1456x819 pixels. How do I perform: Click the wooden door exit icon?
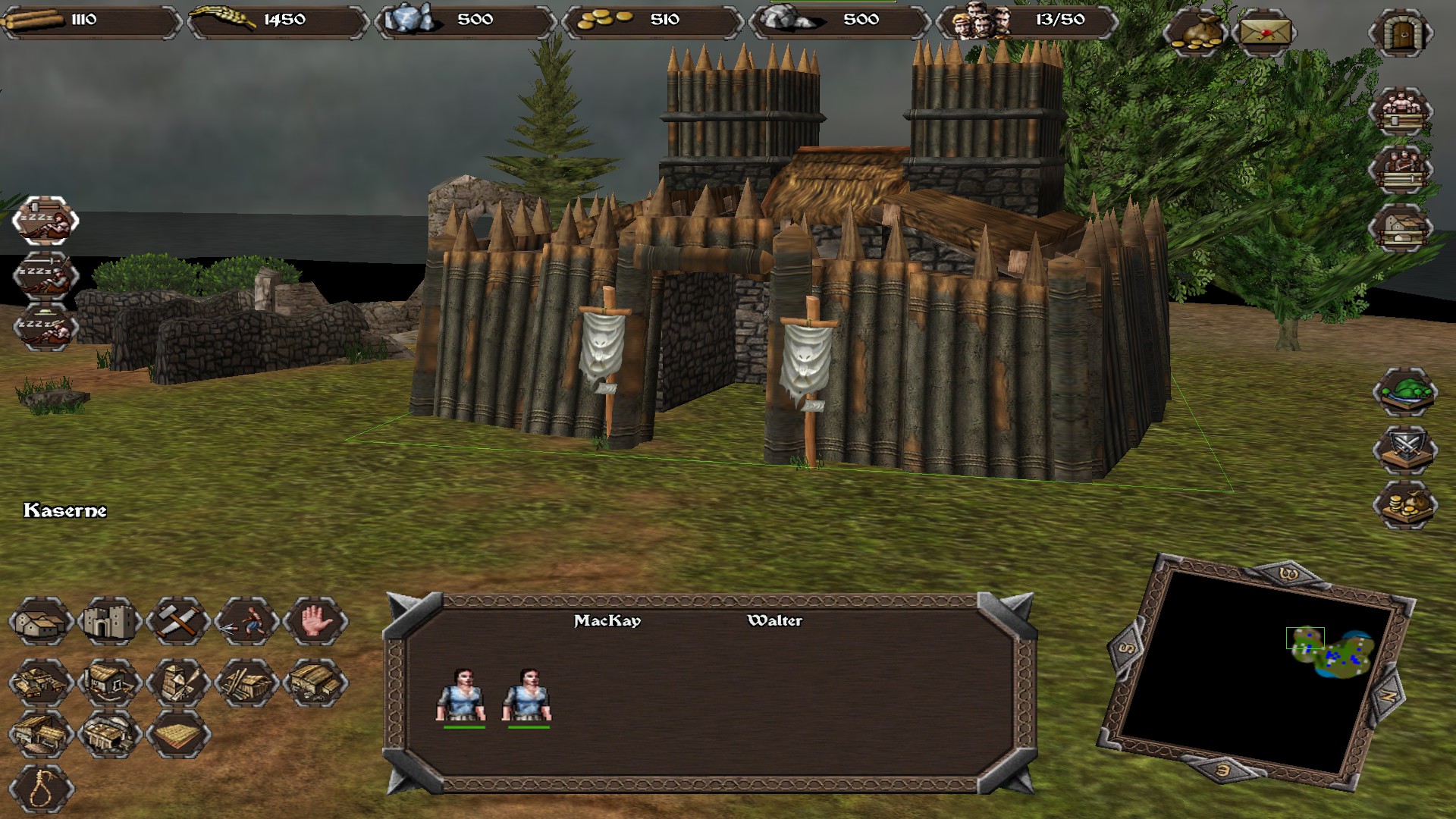pos(1401,33)
